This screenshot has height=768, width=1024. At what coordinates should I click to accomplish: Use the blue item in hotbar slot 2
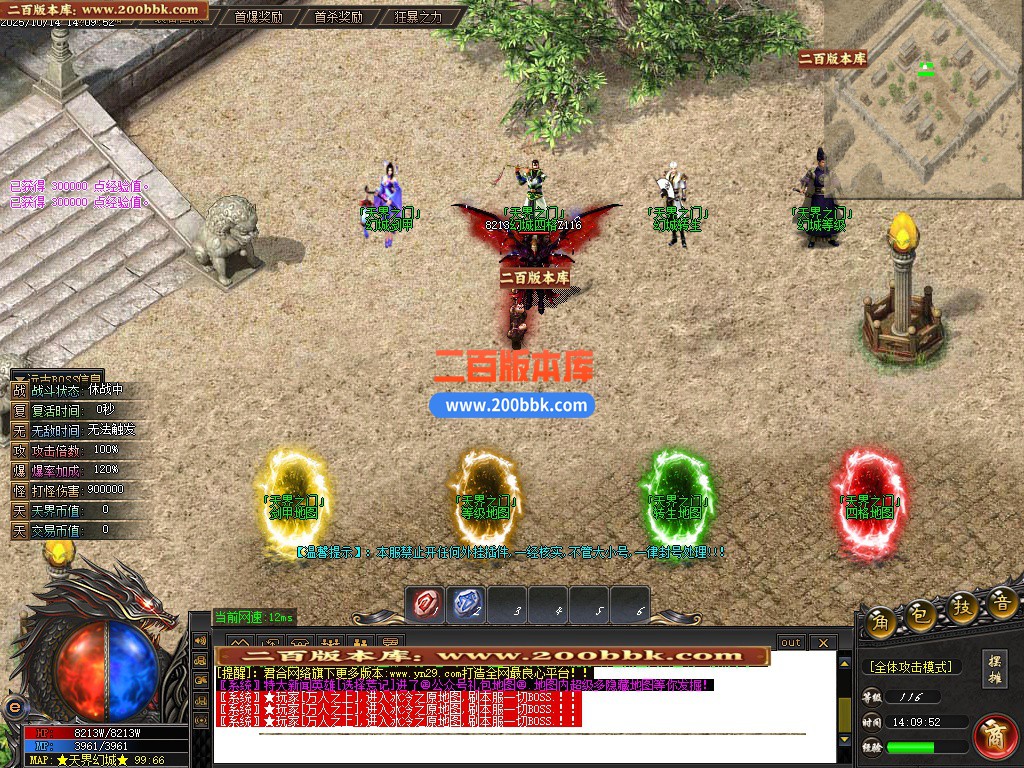[x=468, y=603]
